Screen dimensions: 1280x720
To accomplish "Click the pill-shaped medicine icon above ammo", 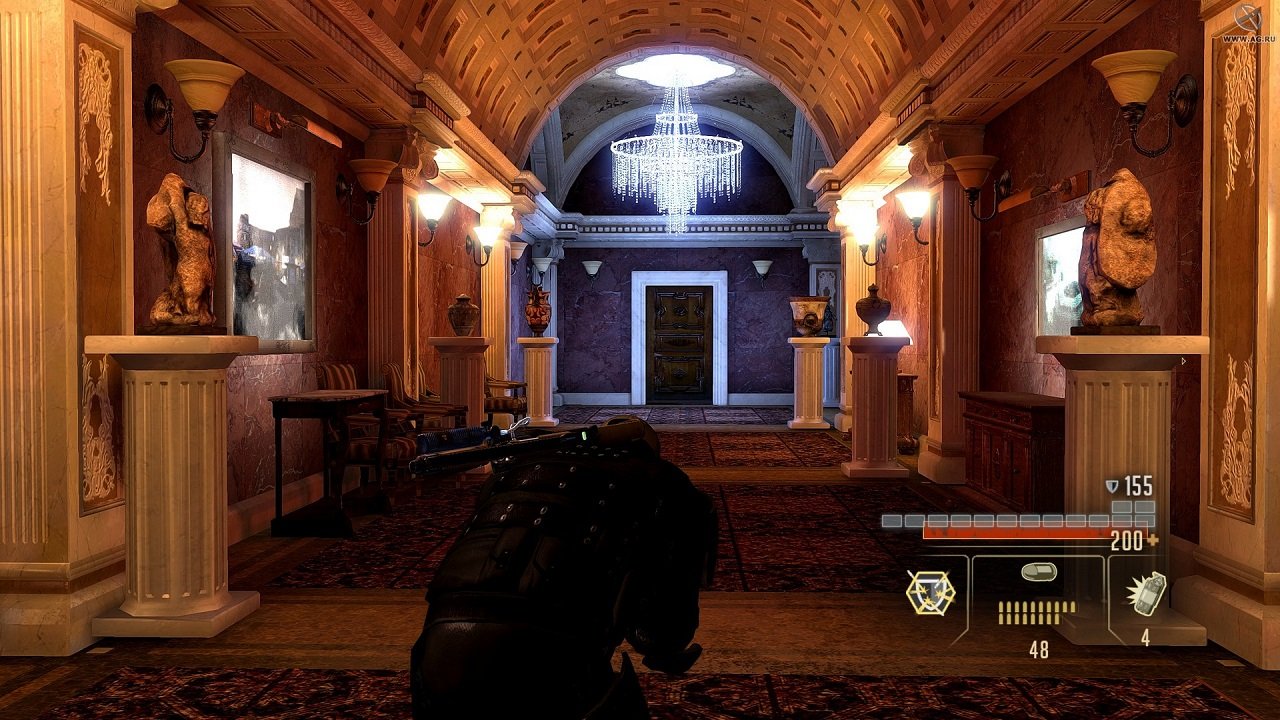I will (1040, 570).
